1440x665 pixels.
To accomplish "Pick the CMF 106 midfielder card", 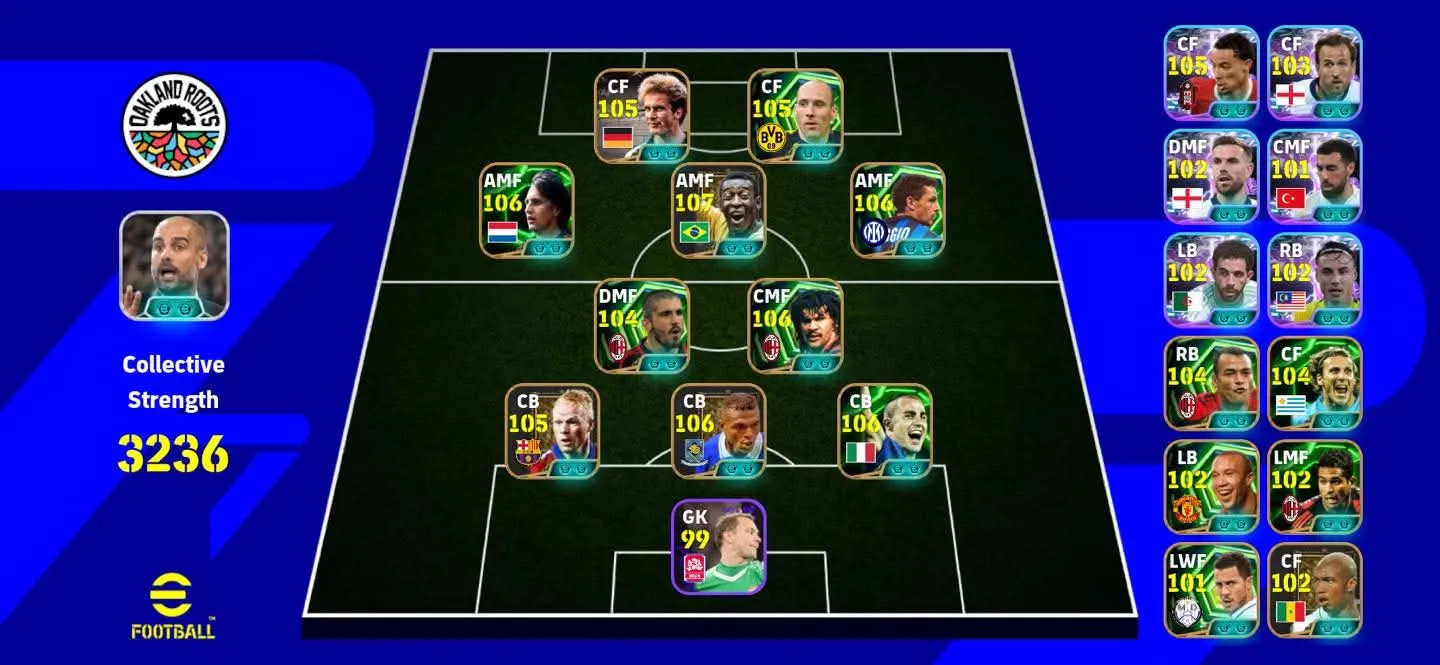I will click(795, 326).
